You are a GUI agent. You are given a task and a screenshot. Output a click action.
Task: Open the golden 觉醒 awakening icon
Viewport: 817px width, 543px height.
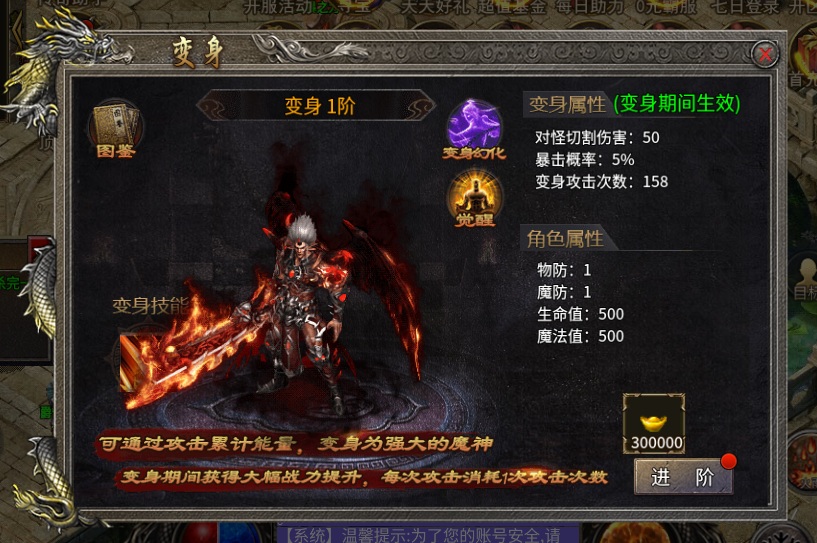(x=474, y=196)
